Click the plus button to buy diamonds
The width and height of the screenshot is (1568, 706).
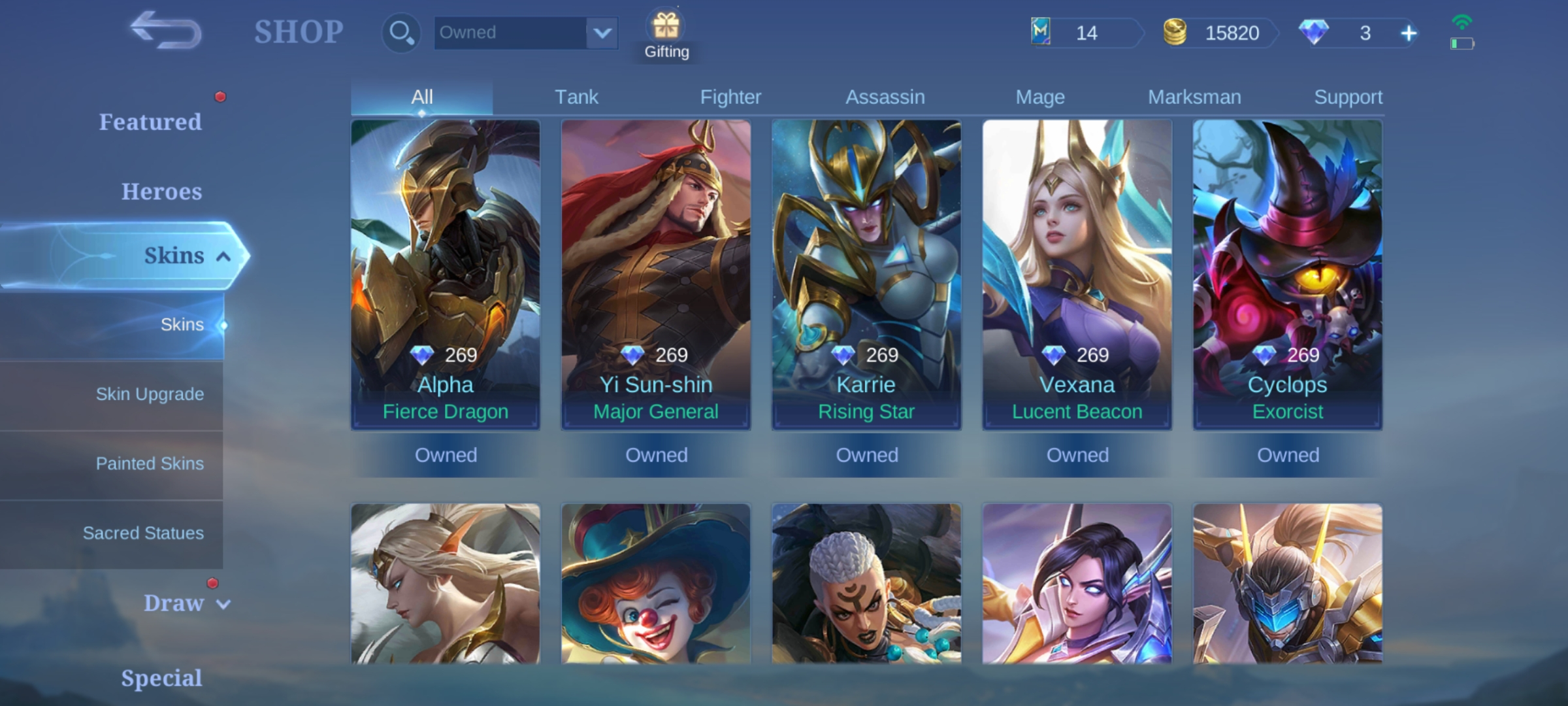pyautogui.click(x=1409, y=33)
